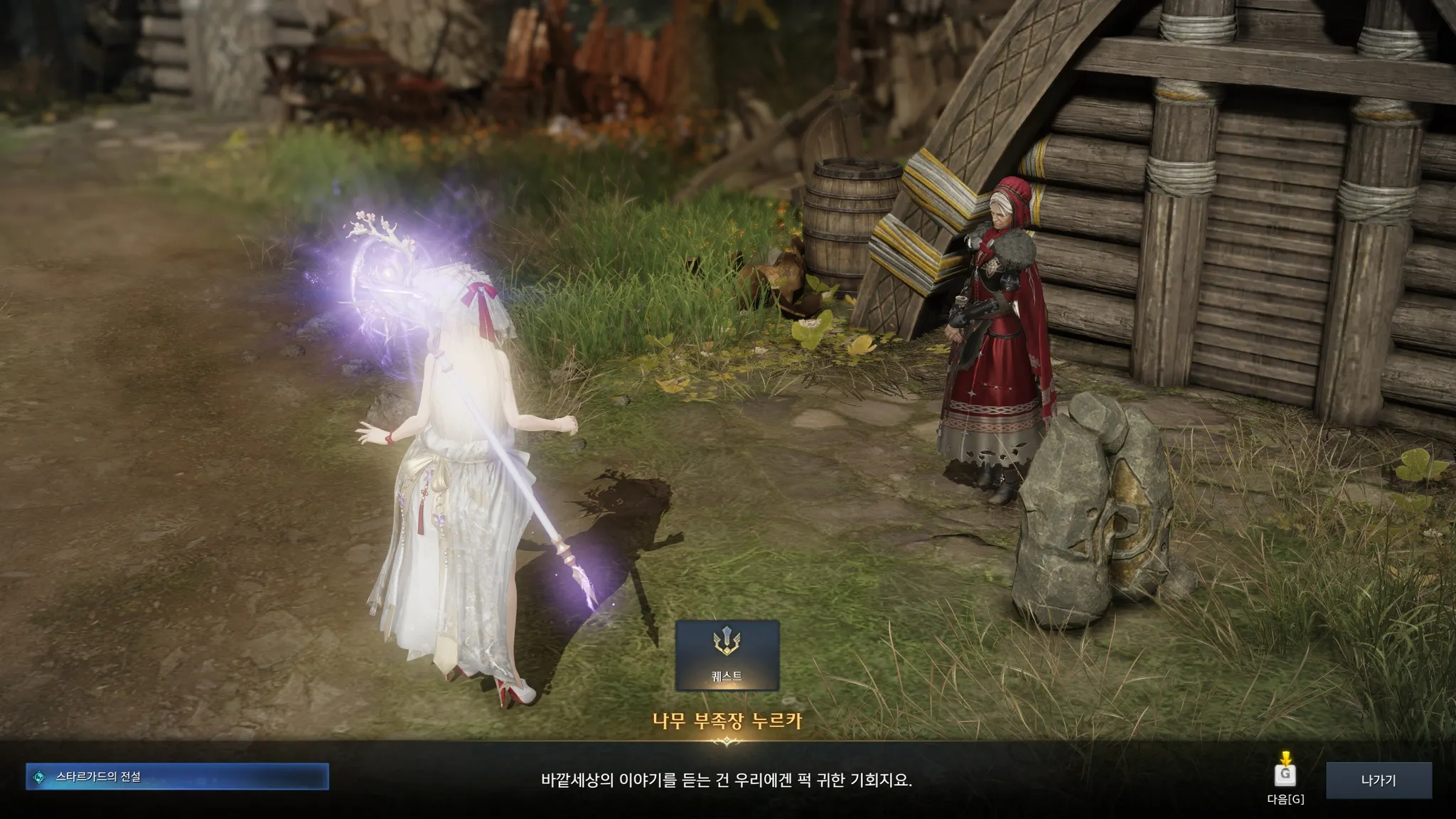
Task: Click the 나가기 exit button
Action: click(1378, 780)
